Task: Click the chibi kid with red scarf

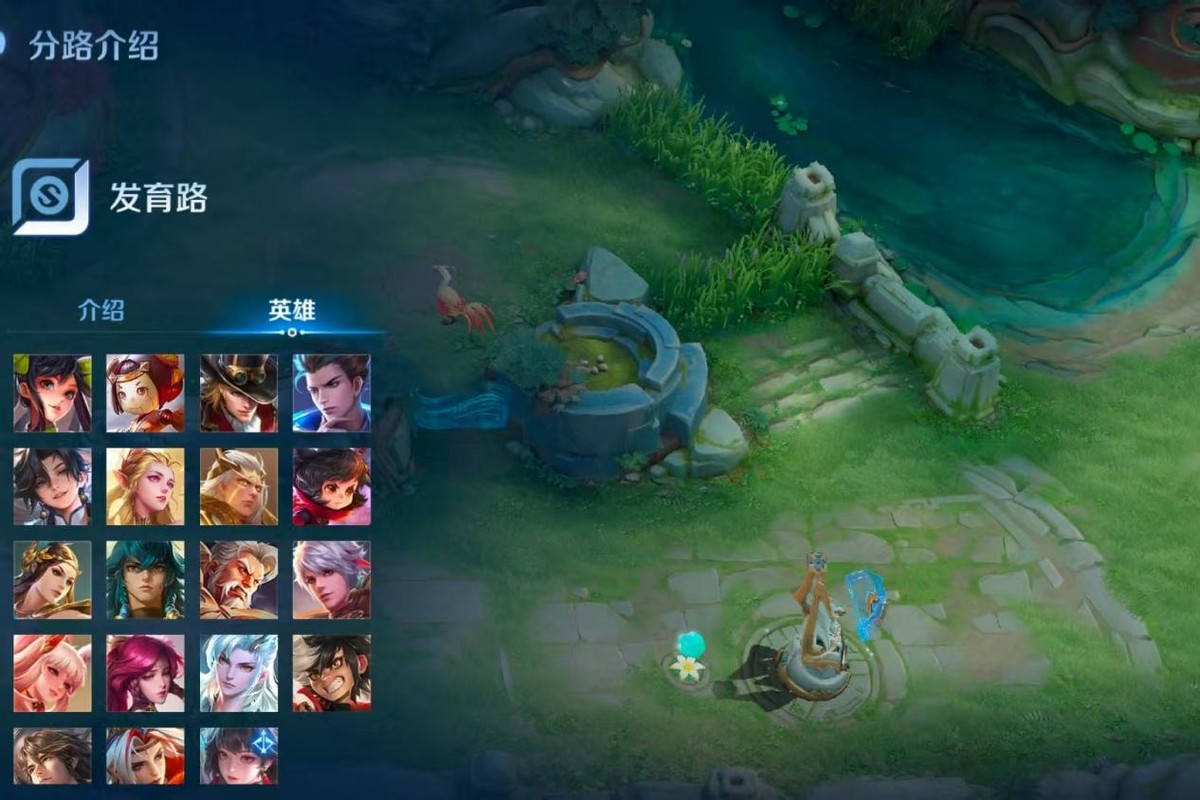Action: point(331,486)
